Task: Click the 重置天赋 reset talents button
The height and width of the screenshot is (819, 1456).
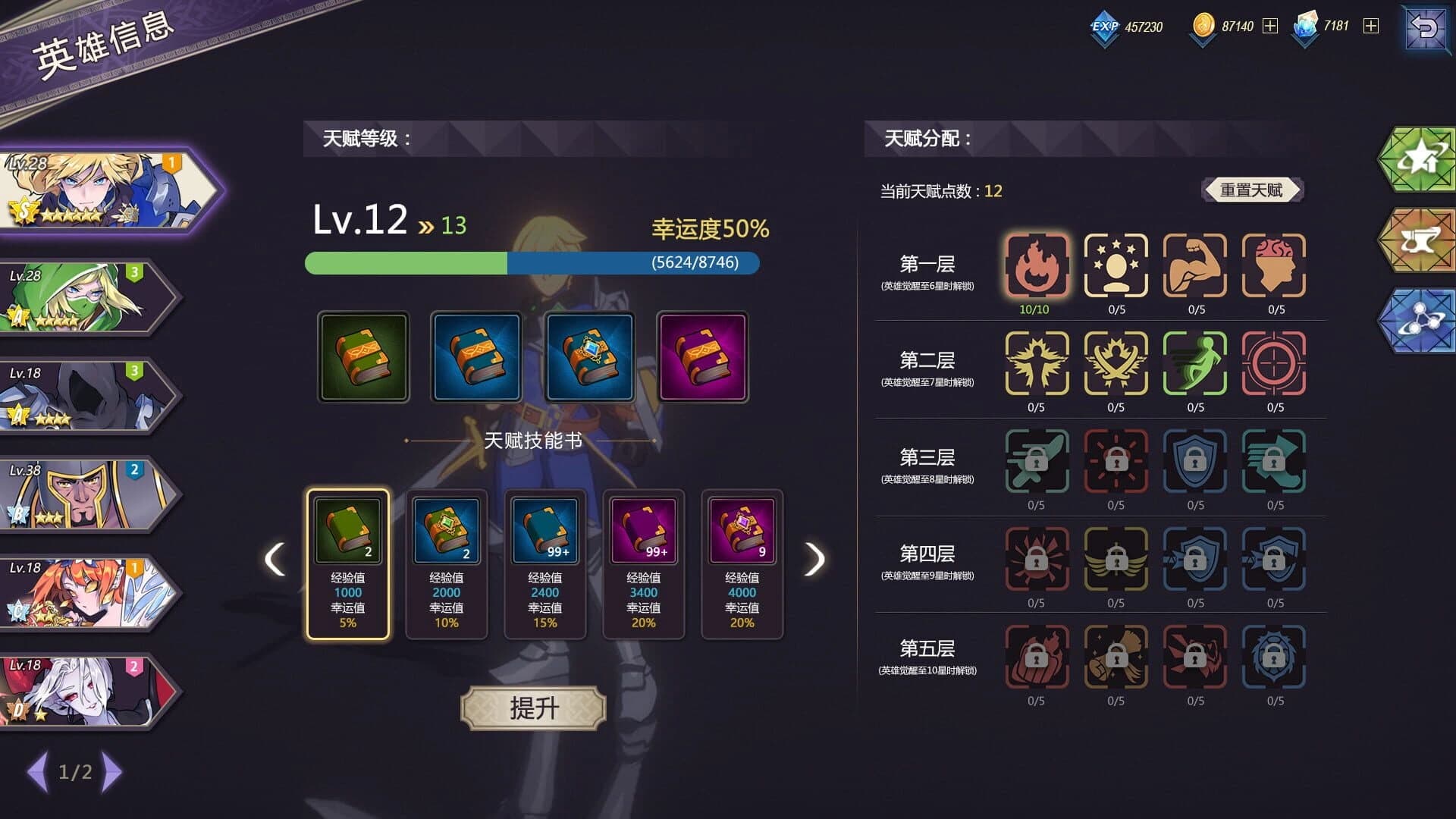Action: pyautogui.click(x=1253, y=190)
